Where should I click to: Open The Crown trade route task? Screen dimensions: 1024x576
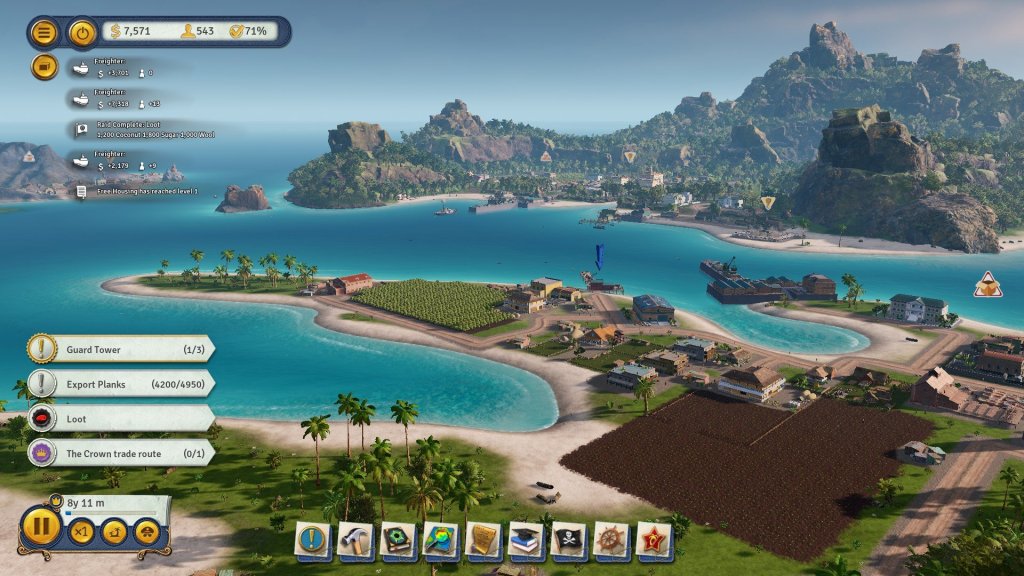(120, 453)
